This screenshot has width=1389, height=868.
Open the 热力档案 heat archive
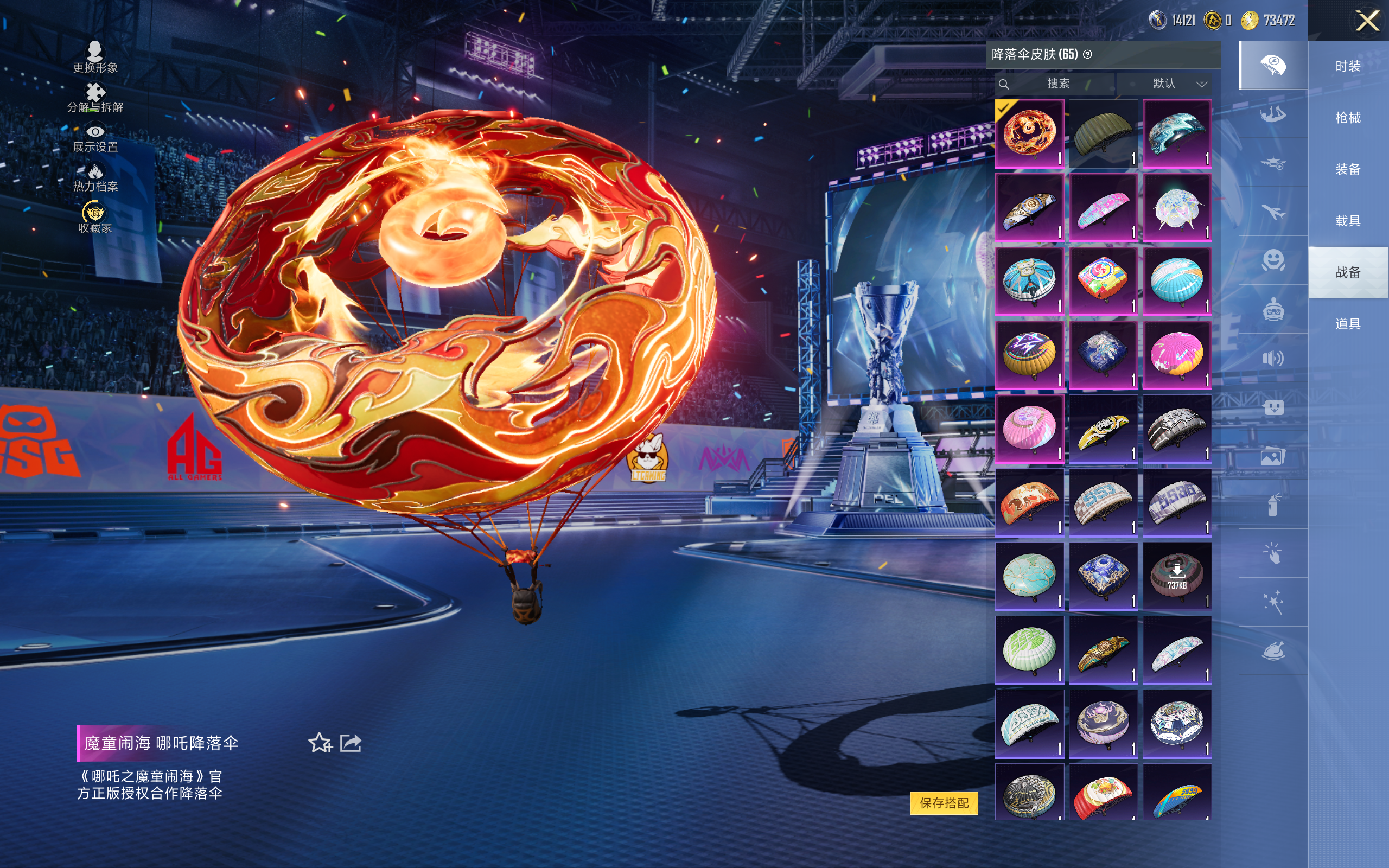pyautogui.click(x=95, y=177)
